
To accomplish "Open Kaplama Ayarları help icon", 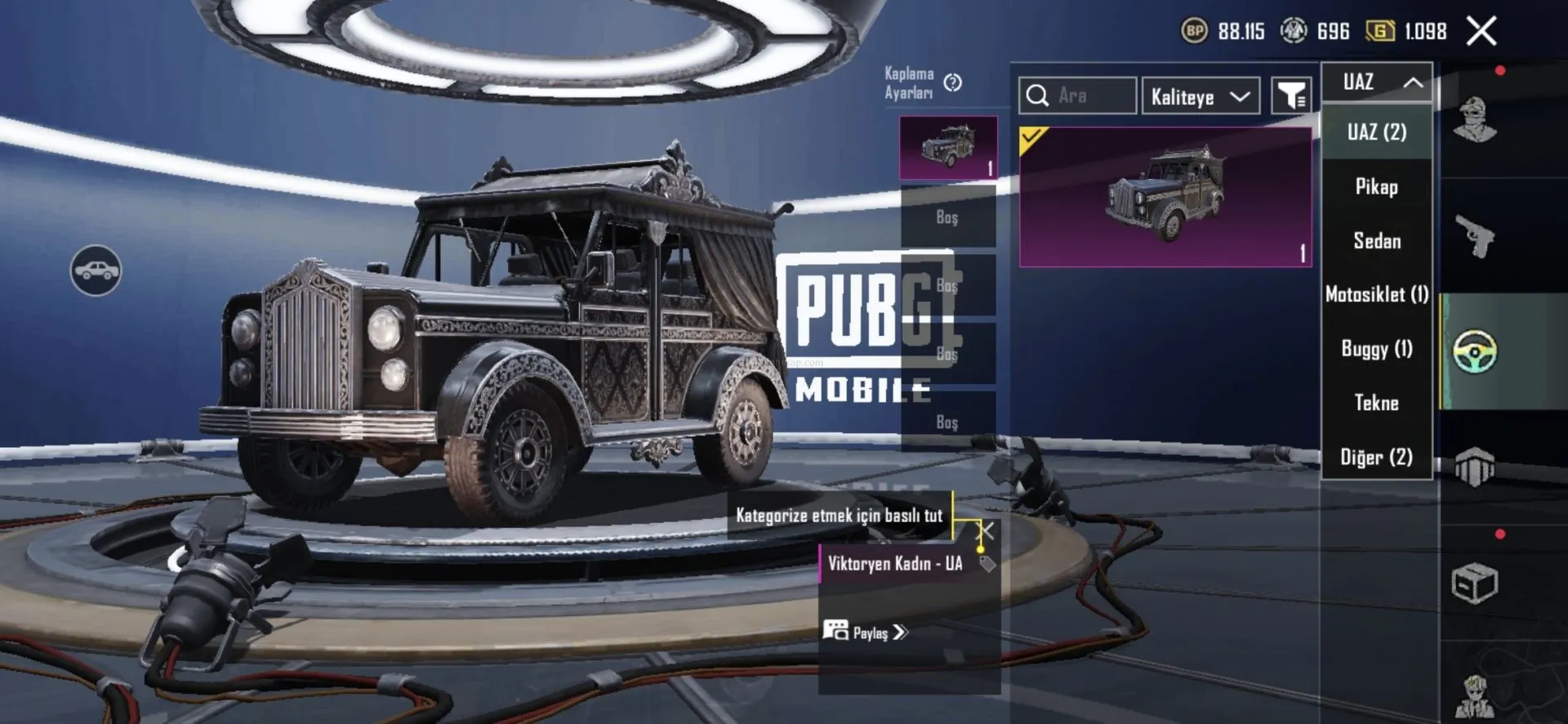I will click(x=952, y=83).
